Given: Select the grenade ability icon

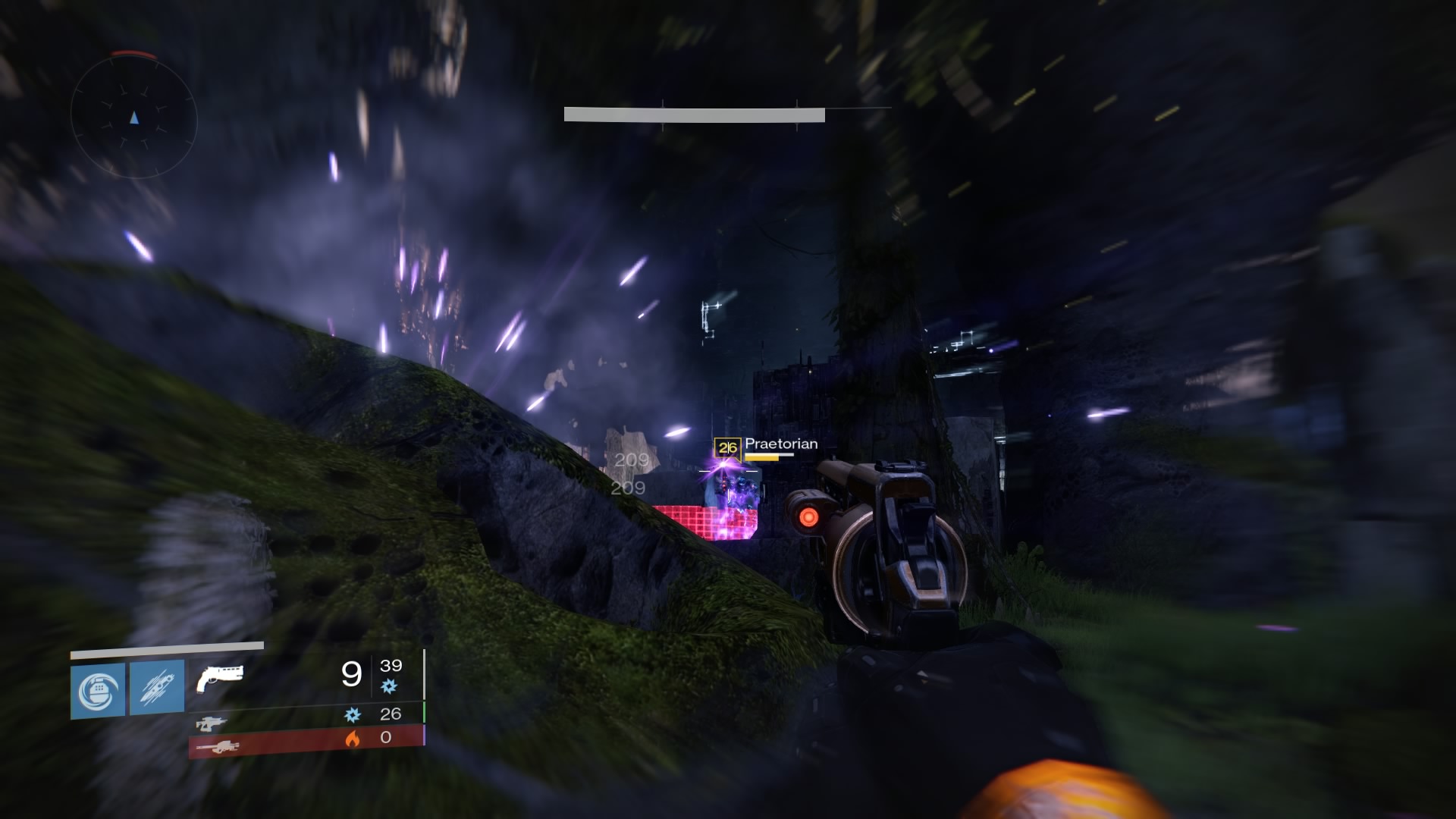Looking at the screenshot, I should point(98,690).
